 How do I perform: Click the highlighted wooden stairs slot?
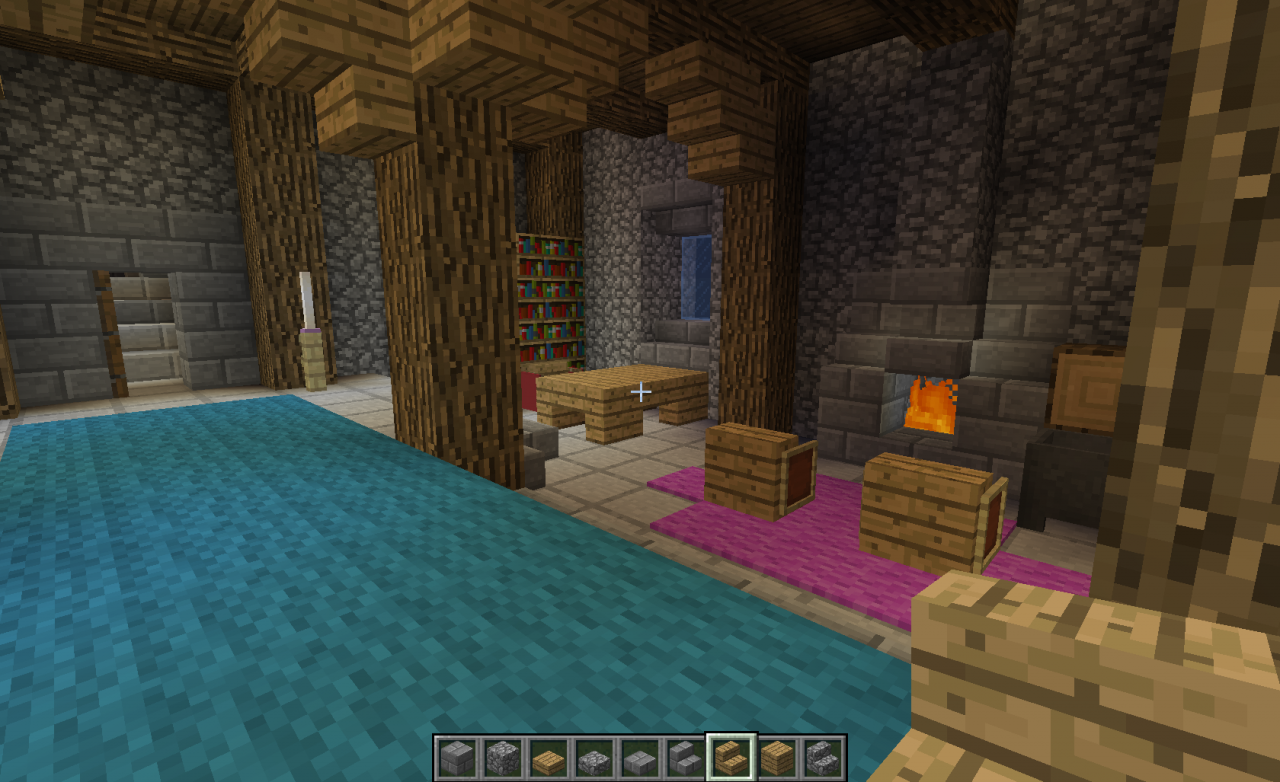click(x=731, y=758)
